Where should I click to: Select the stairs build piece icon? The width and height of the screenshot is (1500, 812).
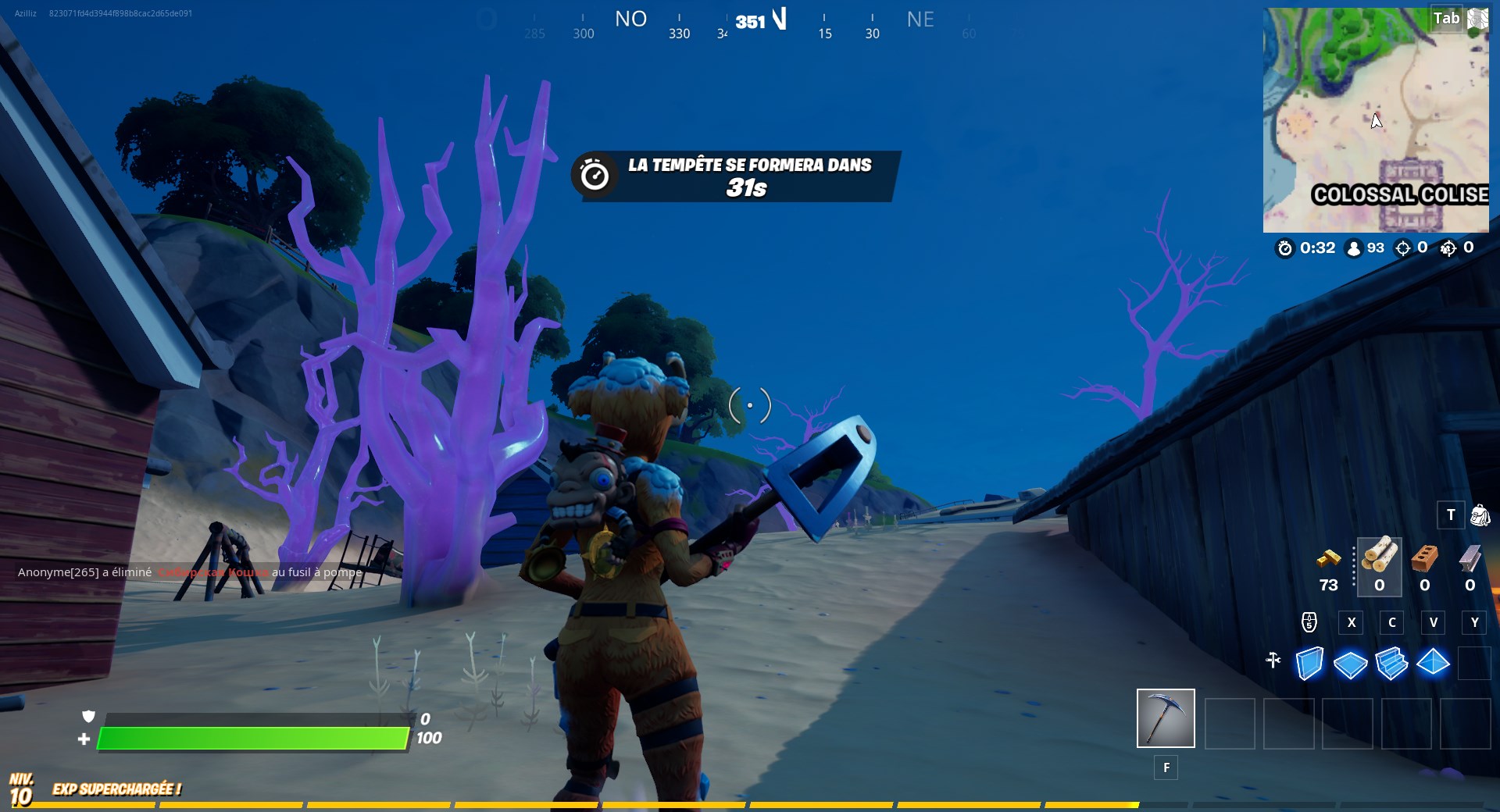point(1393,662)
